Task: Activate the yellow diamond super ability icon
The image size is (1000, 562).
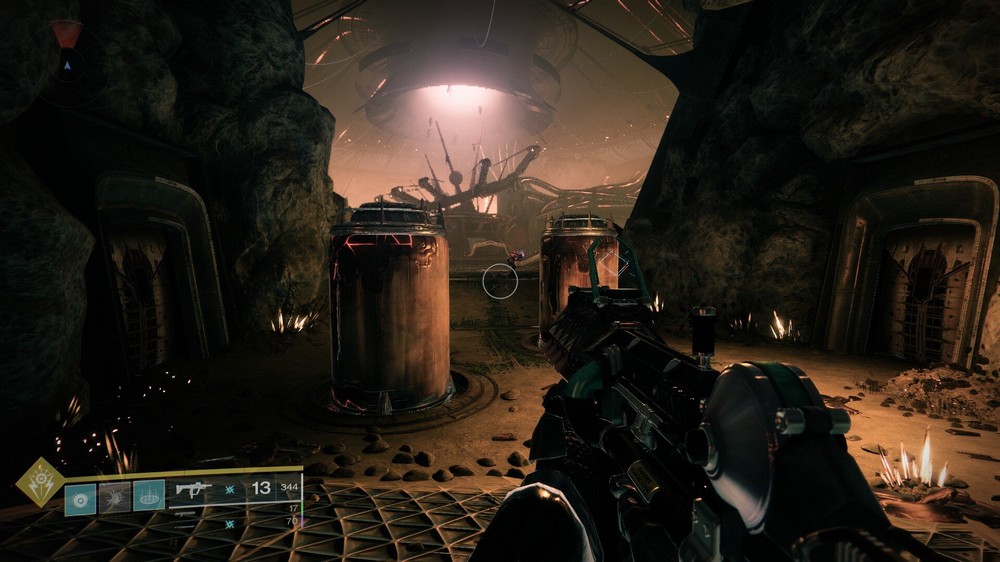Action: click(x=38, y=480)
